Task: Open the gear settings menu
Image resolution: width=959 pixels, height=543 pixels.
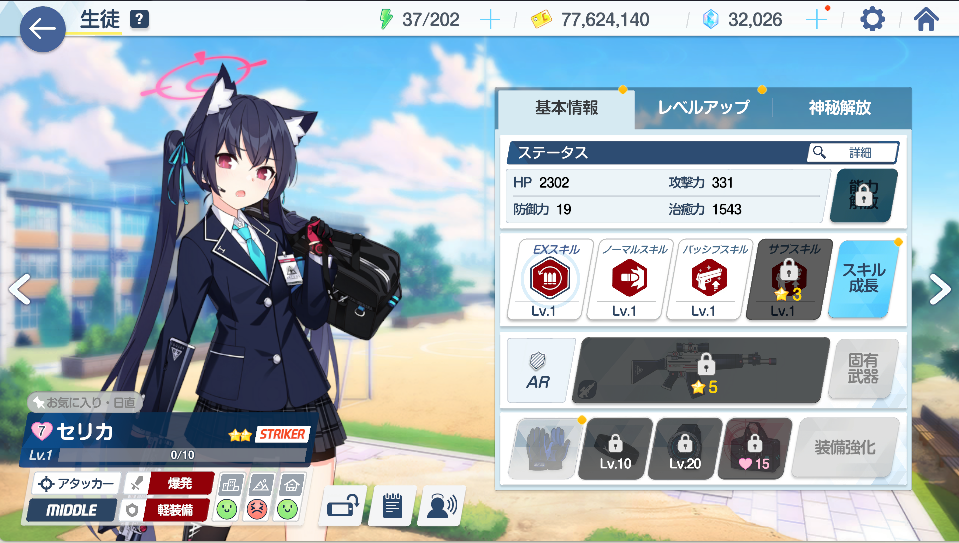Action: coord(872,19)
